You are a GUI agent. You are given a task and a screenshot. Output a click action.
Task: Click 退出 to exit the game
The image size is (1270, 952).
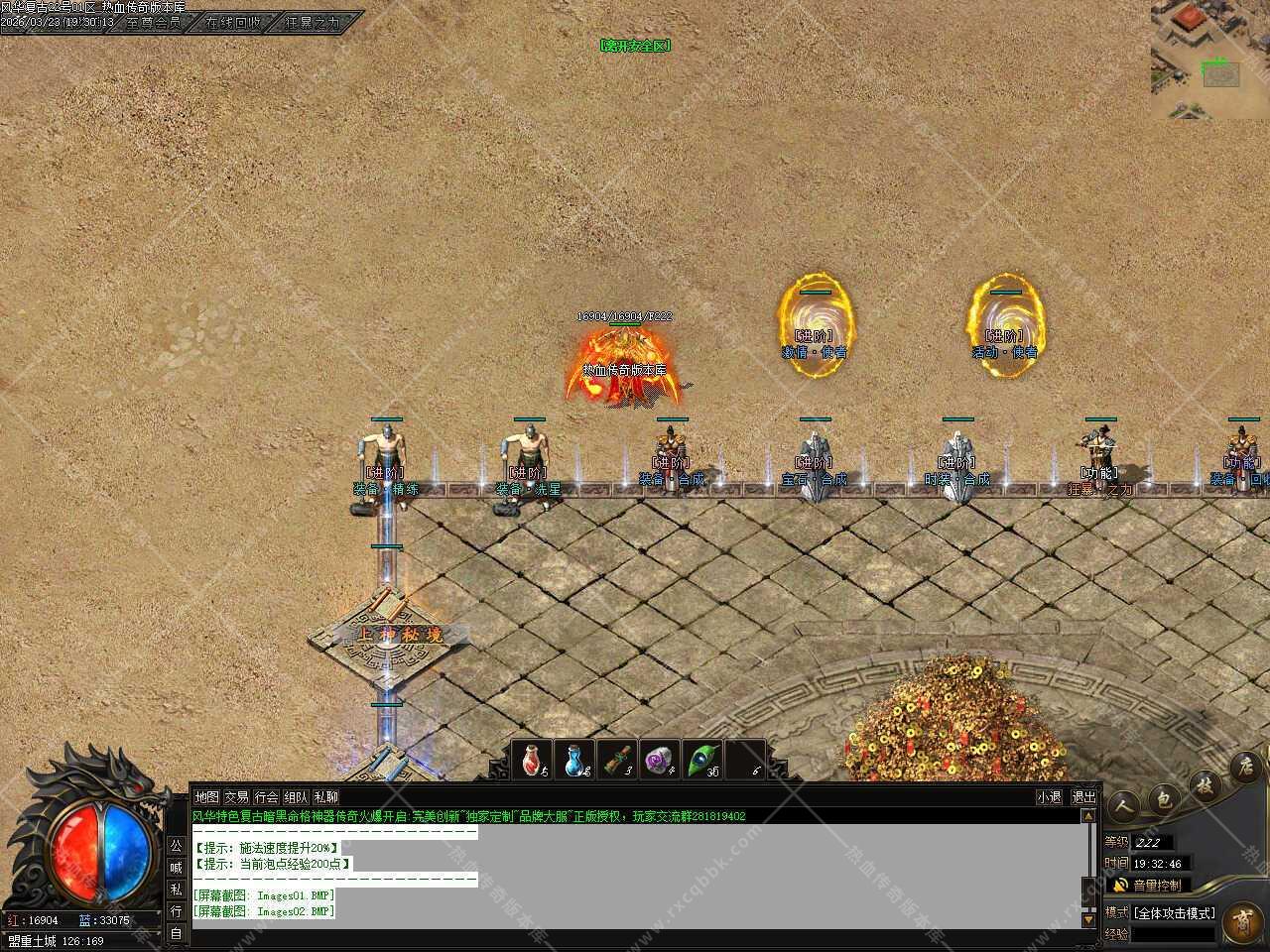(x=1083, y=797)
